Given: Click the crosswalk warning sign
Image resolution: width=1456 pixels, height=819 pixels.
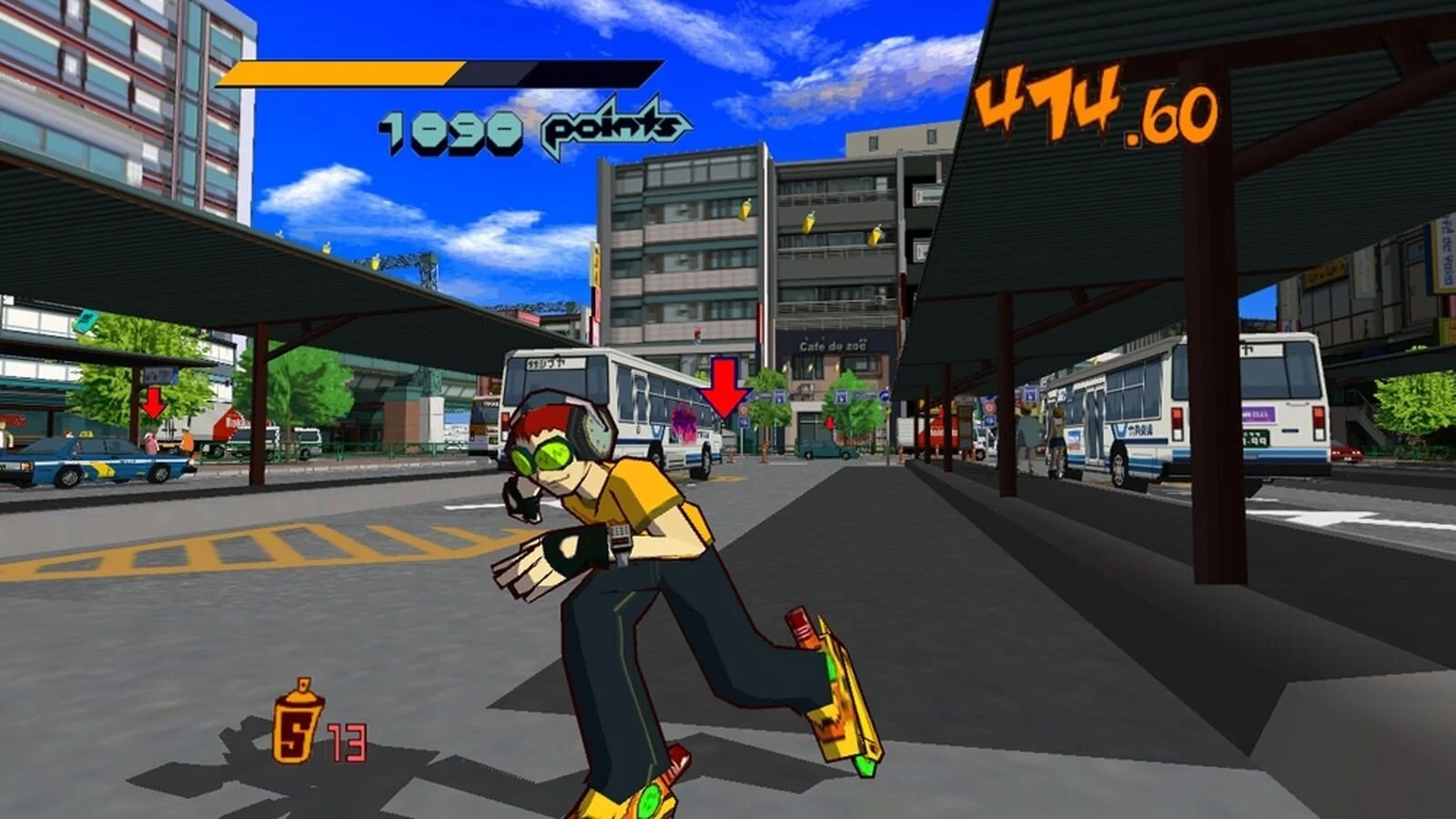Looking at the screenshot, I should tap(781, 397).
